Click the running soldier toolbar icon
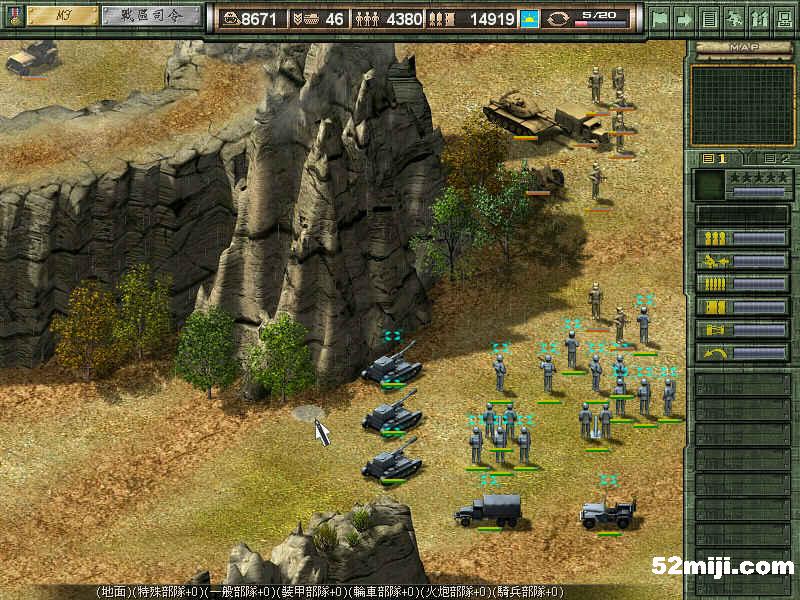Viewport: 800px width, 600px height. tap(734, 18)
